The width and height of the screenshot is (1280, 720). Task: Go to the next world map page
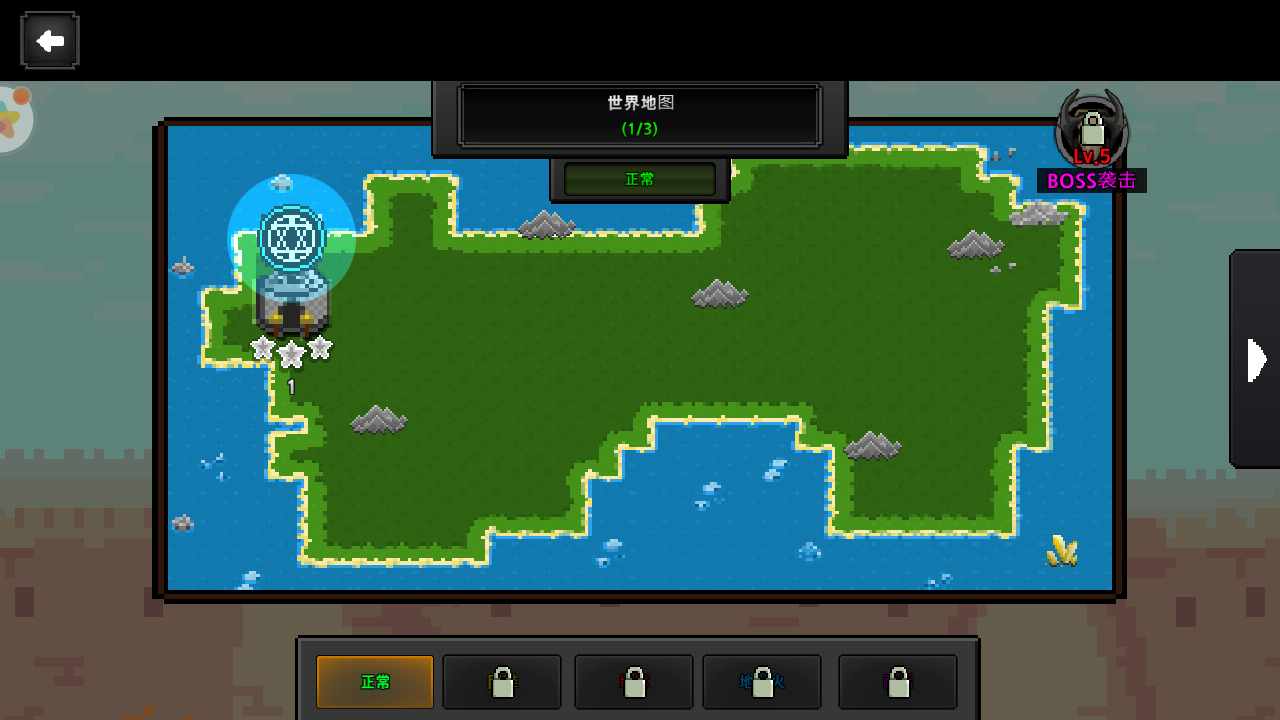point(1256,360)
